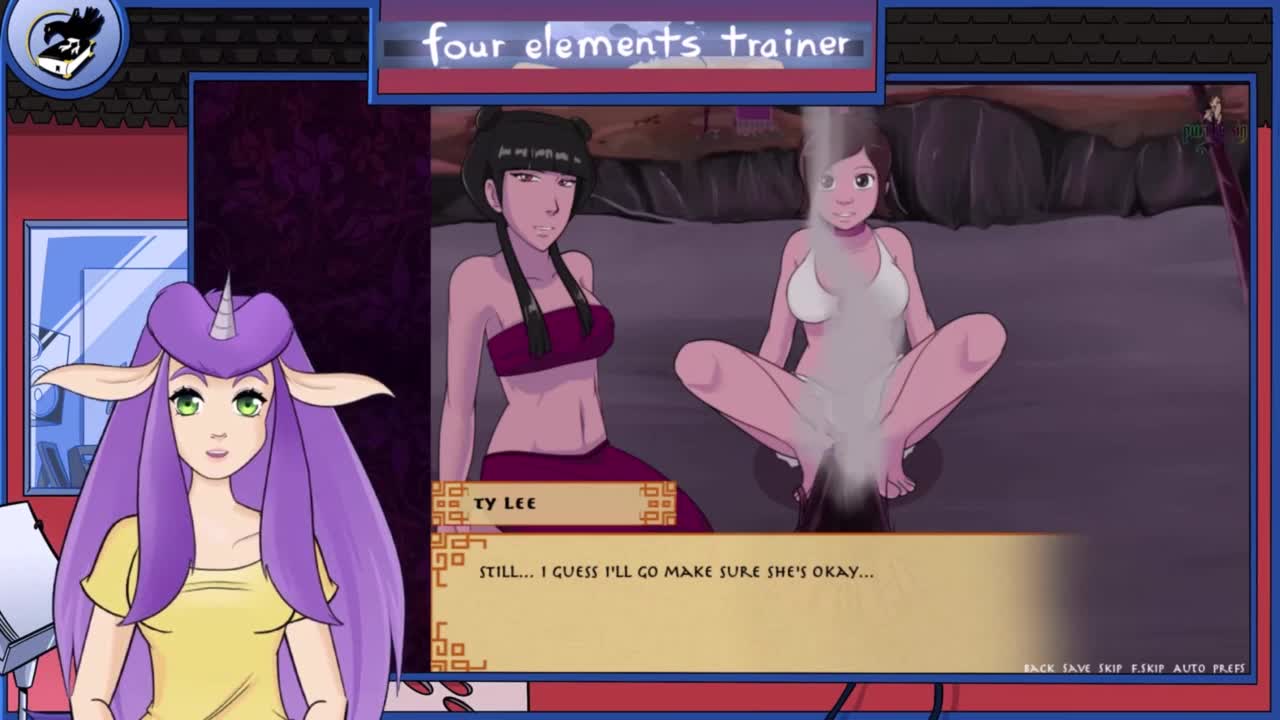The width and height of the screenshot is (1280, 720).
Task: Open the Prefs preferences menu
Action: tap(1229, 668)
